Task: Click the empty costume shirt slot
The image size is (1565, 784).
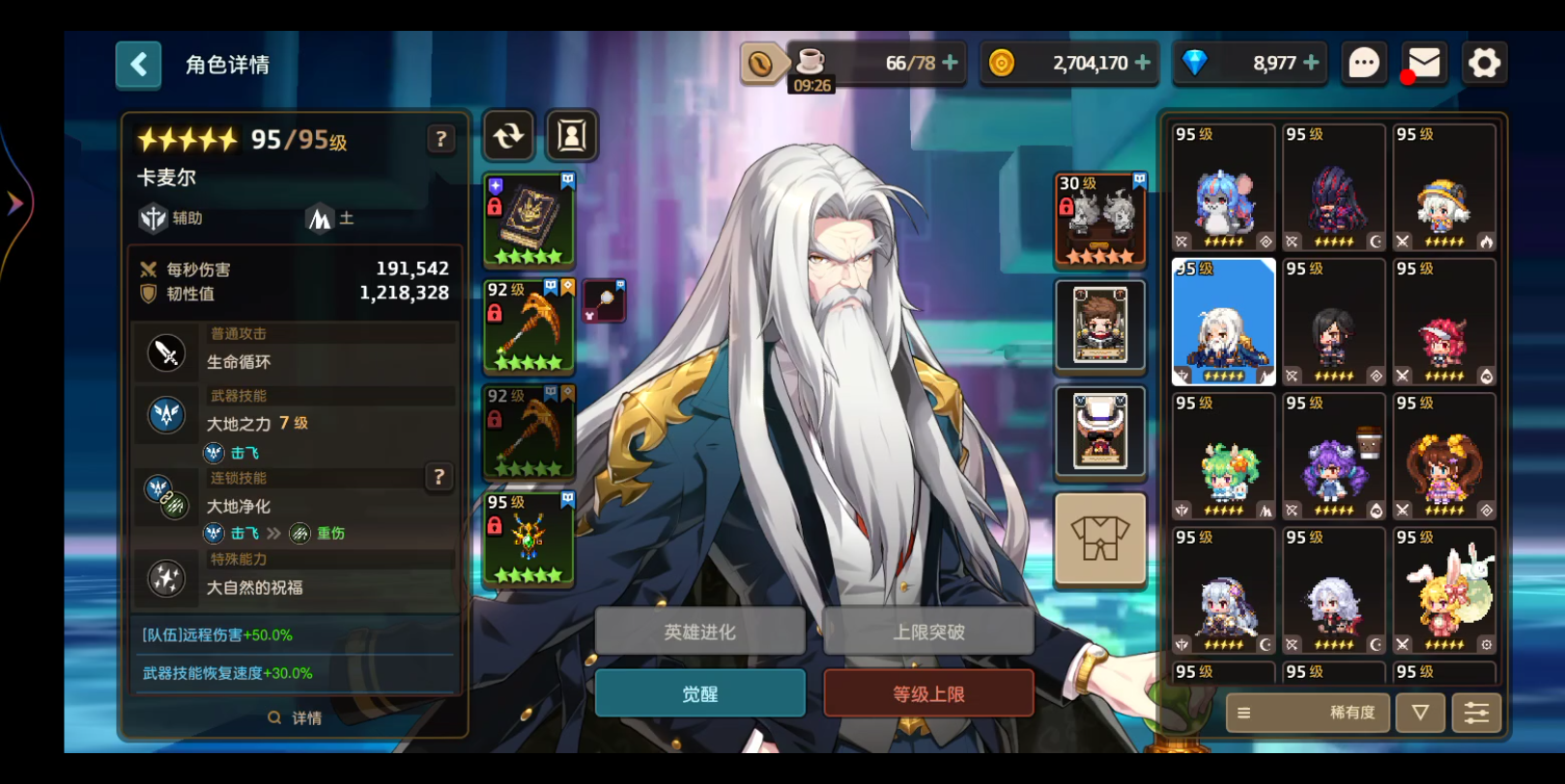Action: click(x=1099, y=538)
